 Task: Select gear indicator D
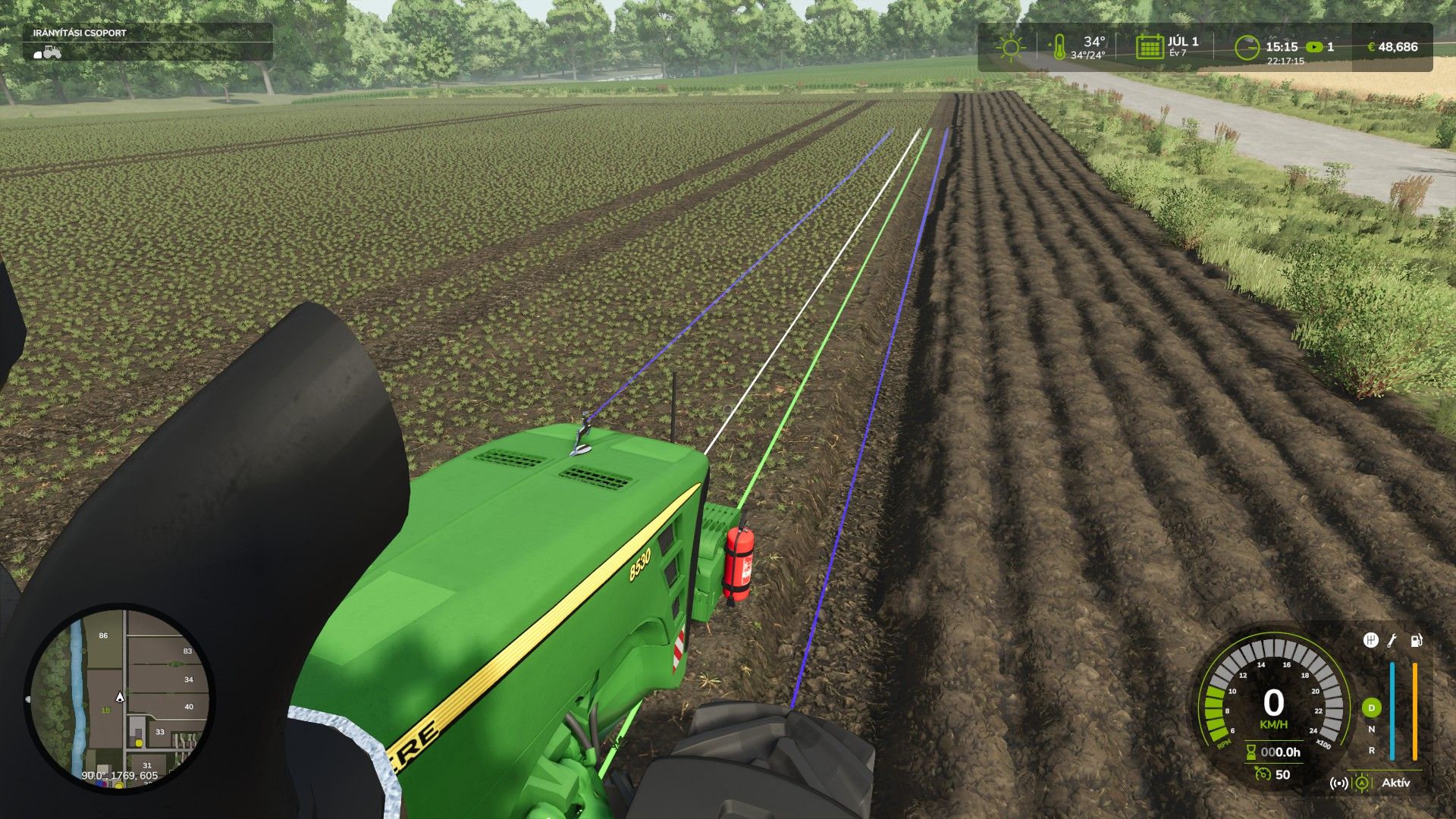point(1371,707)
